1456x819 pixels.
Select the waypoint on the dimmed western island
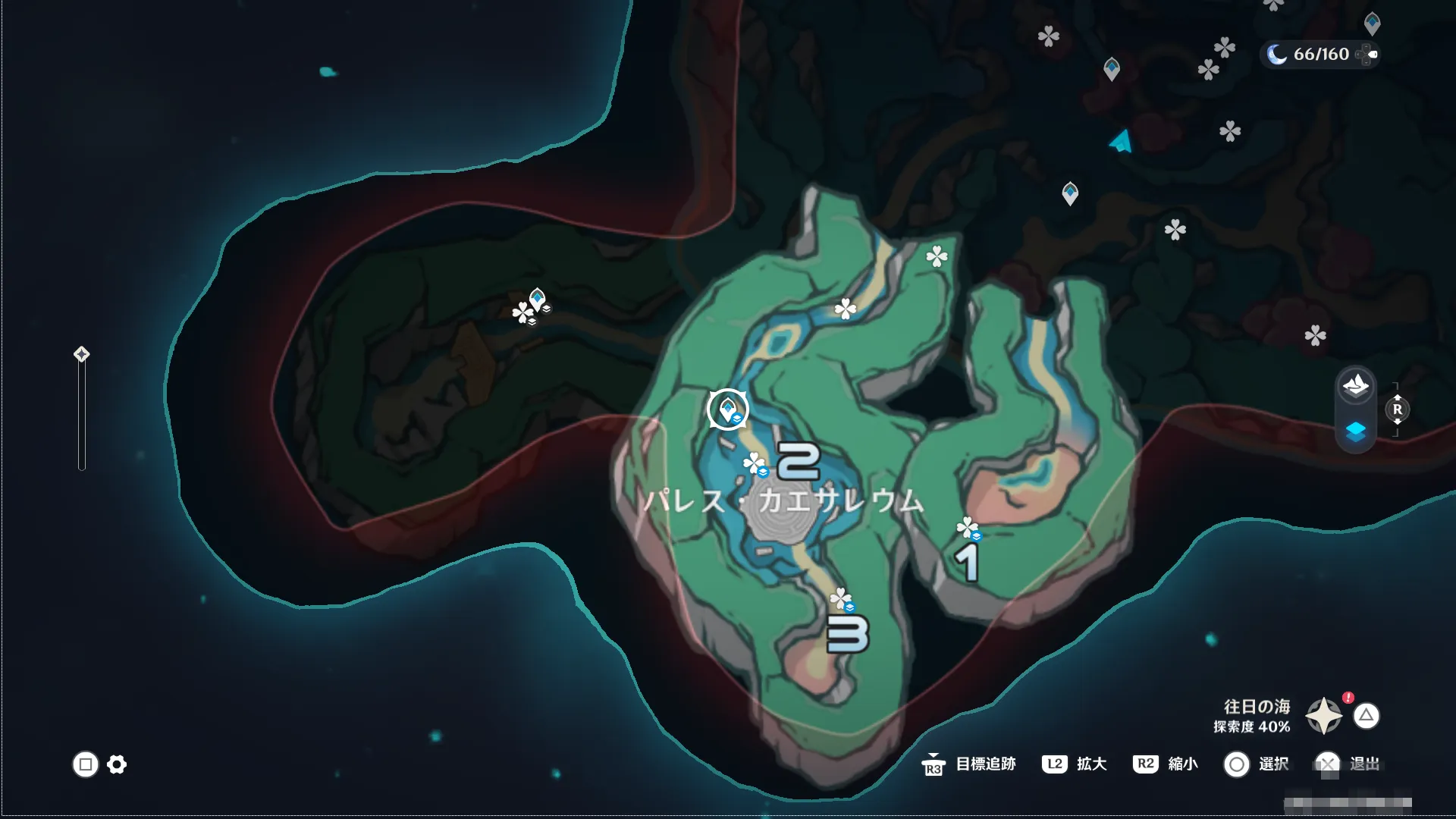tap(538, 298)
